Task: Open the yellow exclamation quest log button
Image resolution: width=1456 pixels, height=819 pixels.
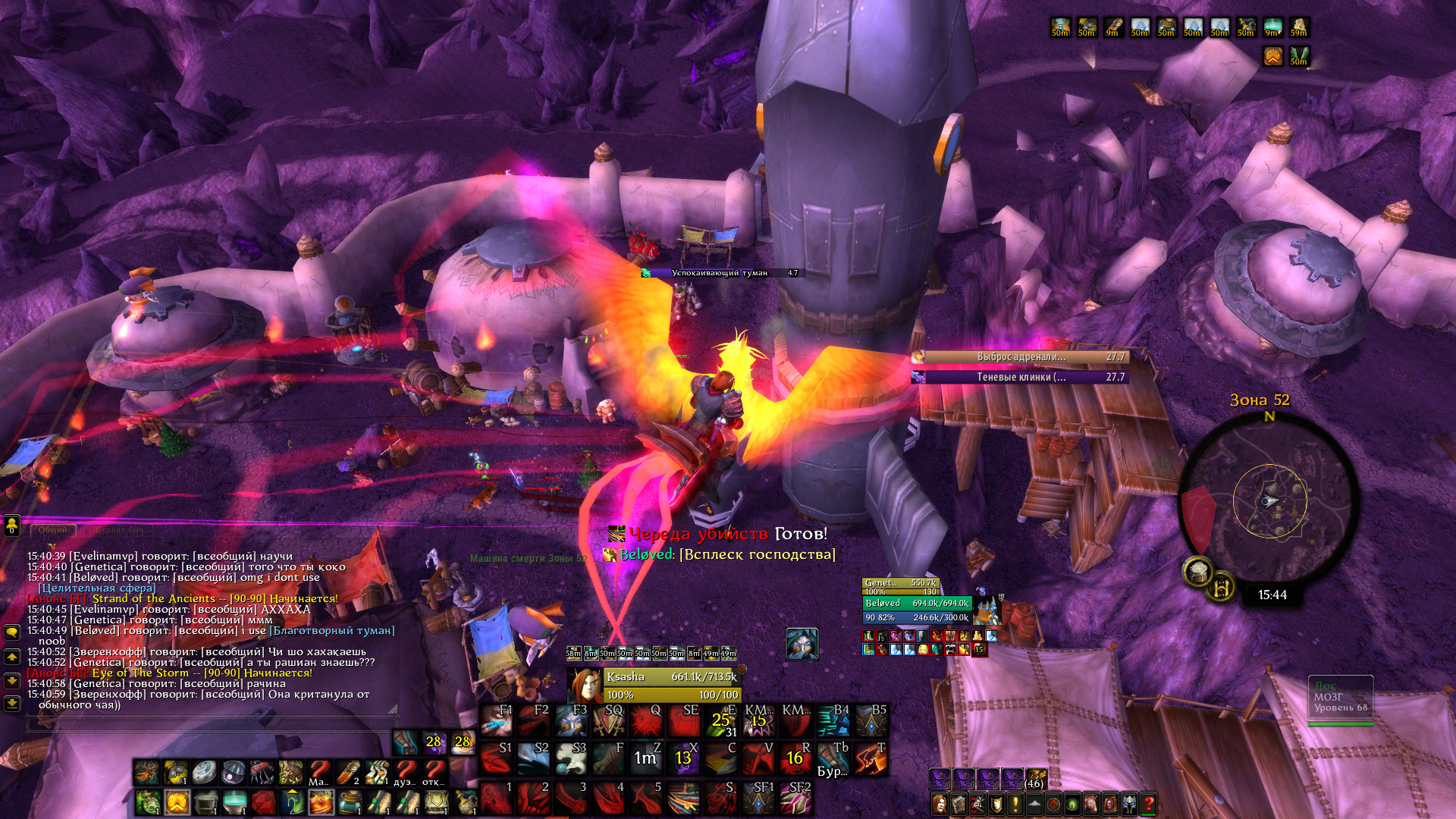Action: pyautogui.click(x=1015, y=803)
